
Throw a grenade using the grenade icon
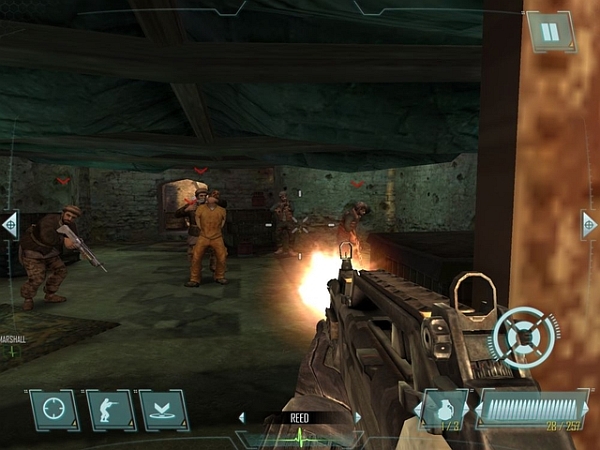tap(445, 410)
